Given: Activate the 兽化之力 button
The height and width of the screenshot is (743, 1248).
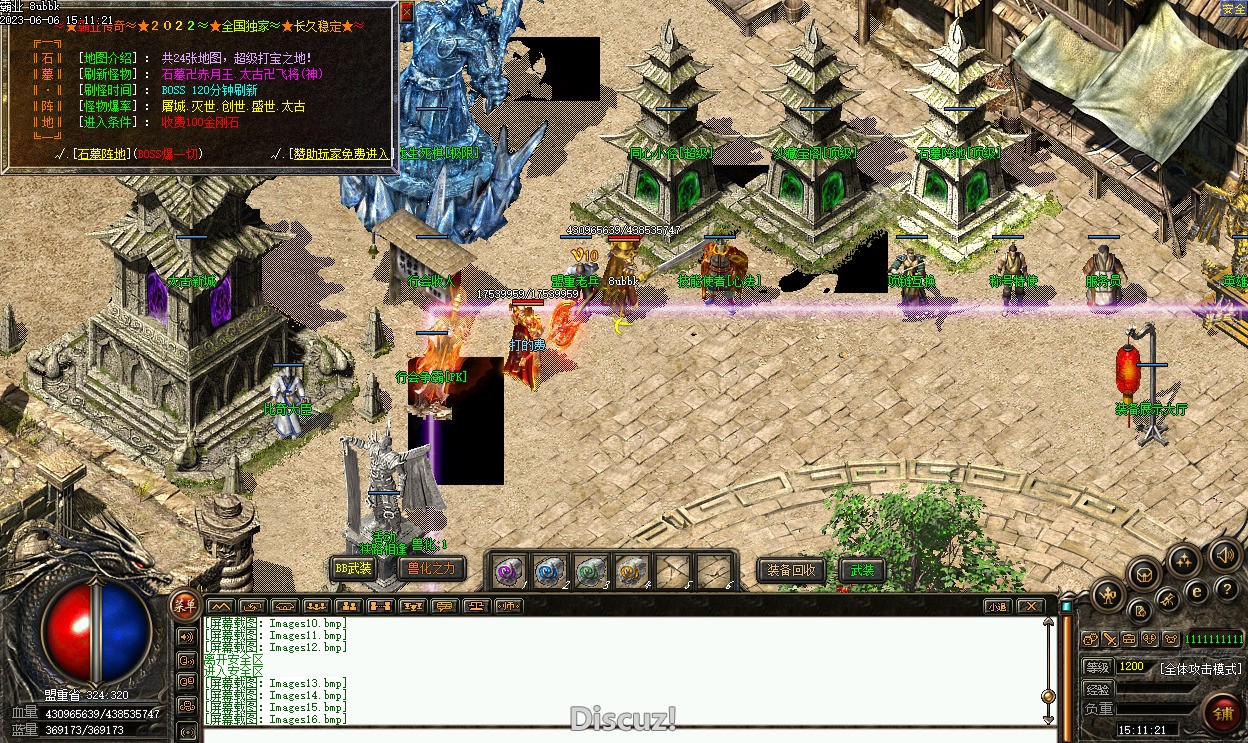Looking at the screenshot, I should [431, 569].
